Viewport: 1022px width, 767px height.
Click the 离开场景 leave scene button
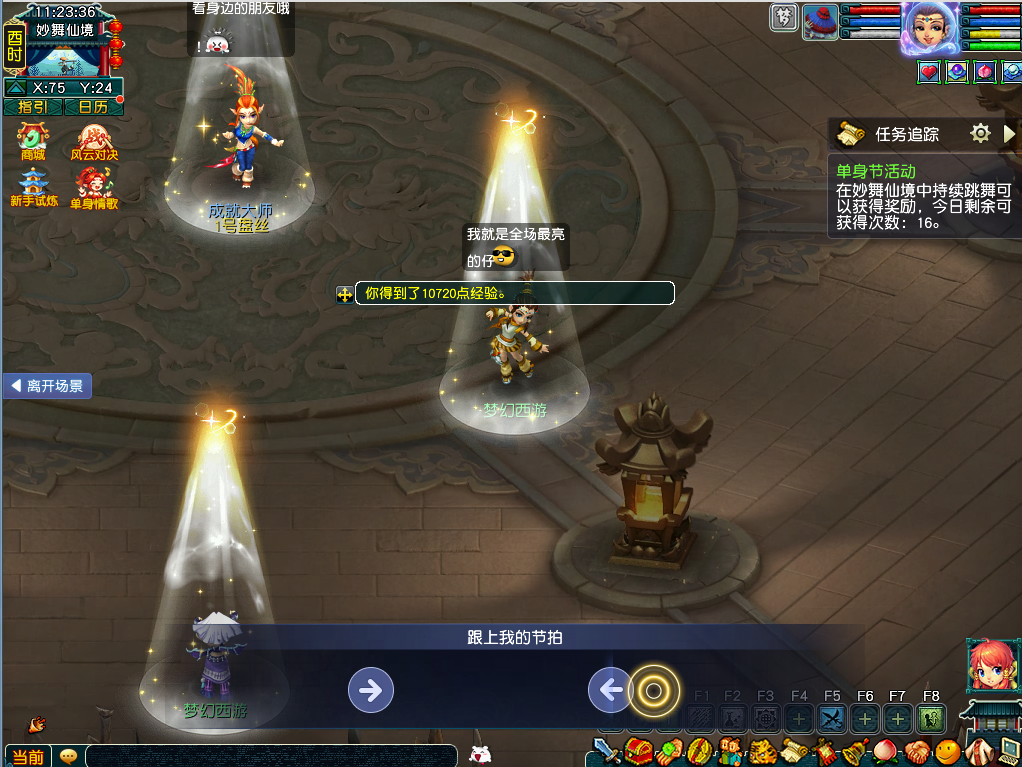click(47, 386)
